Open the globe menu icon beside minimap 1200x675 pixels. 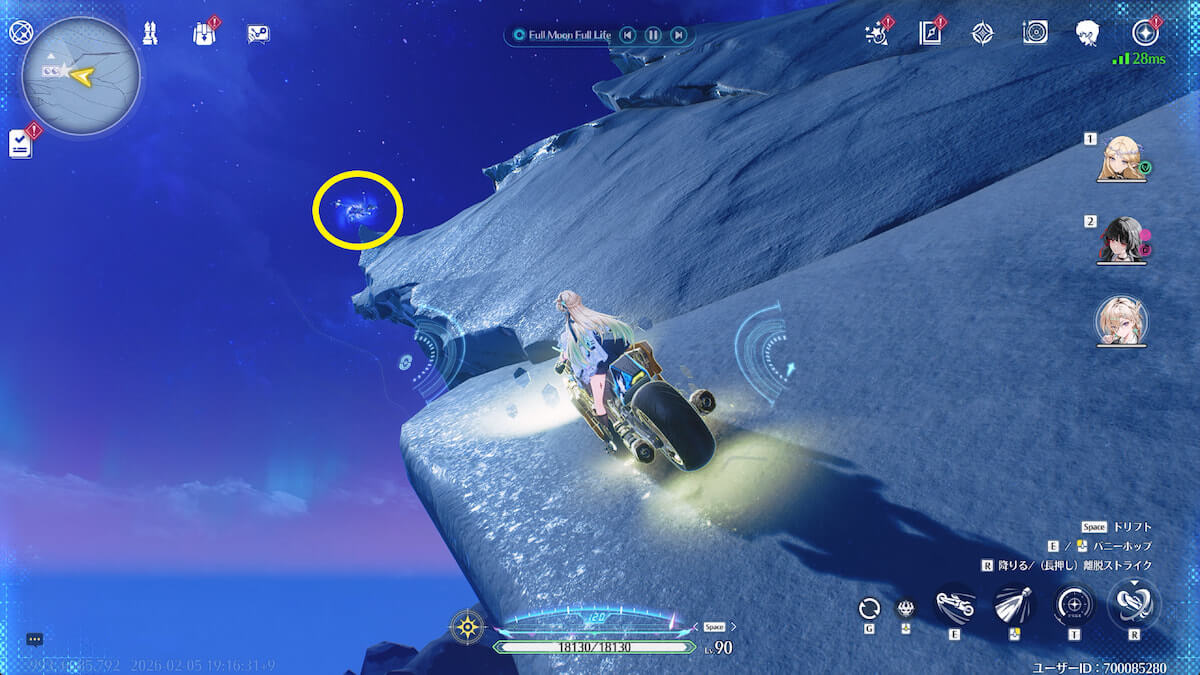coord(19,31)
